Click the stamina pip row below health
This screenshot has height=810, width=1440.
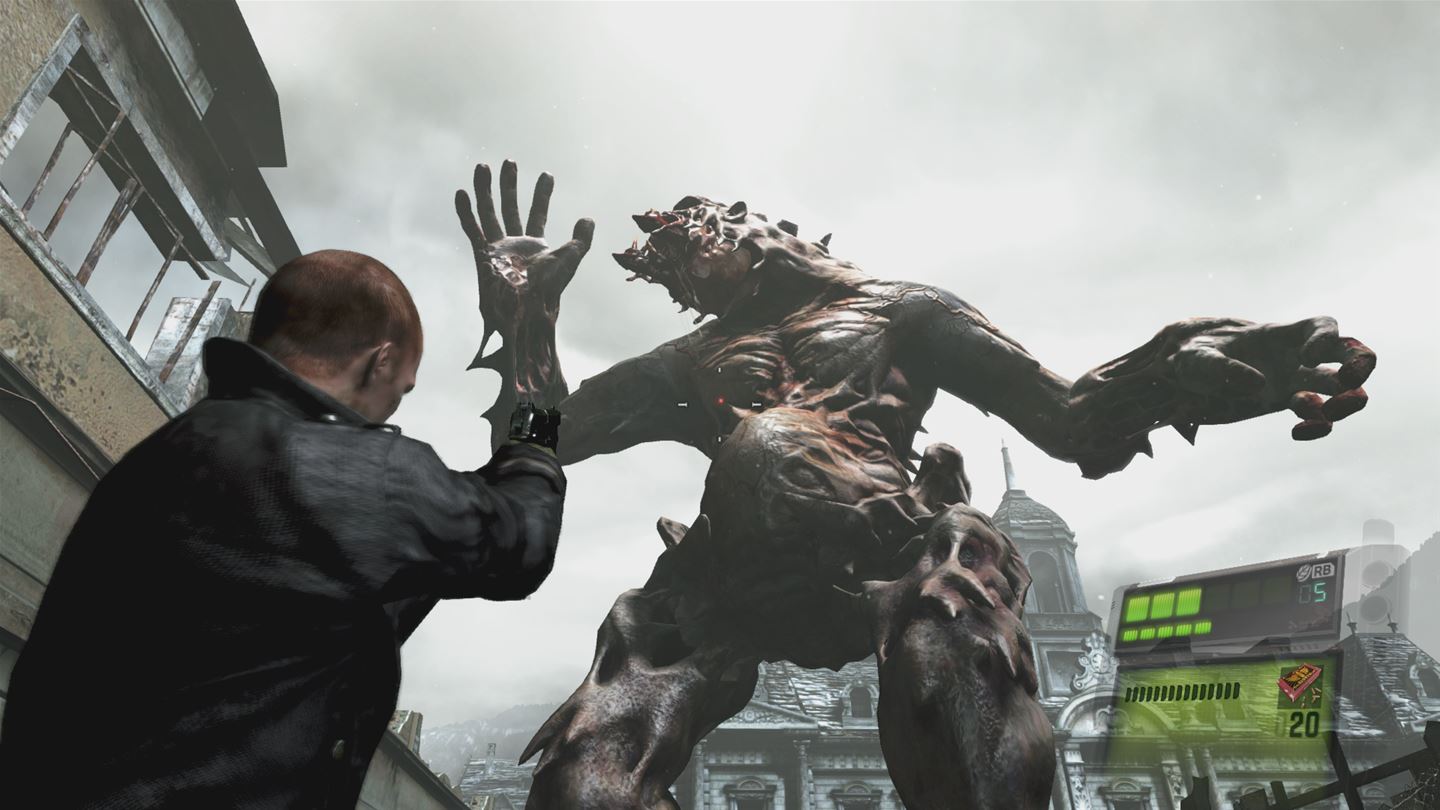pyautogui.click(x=1166, y=630)
